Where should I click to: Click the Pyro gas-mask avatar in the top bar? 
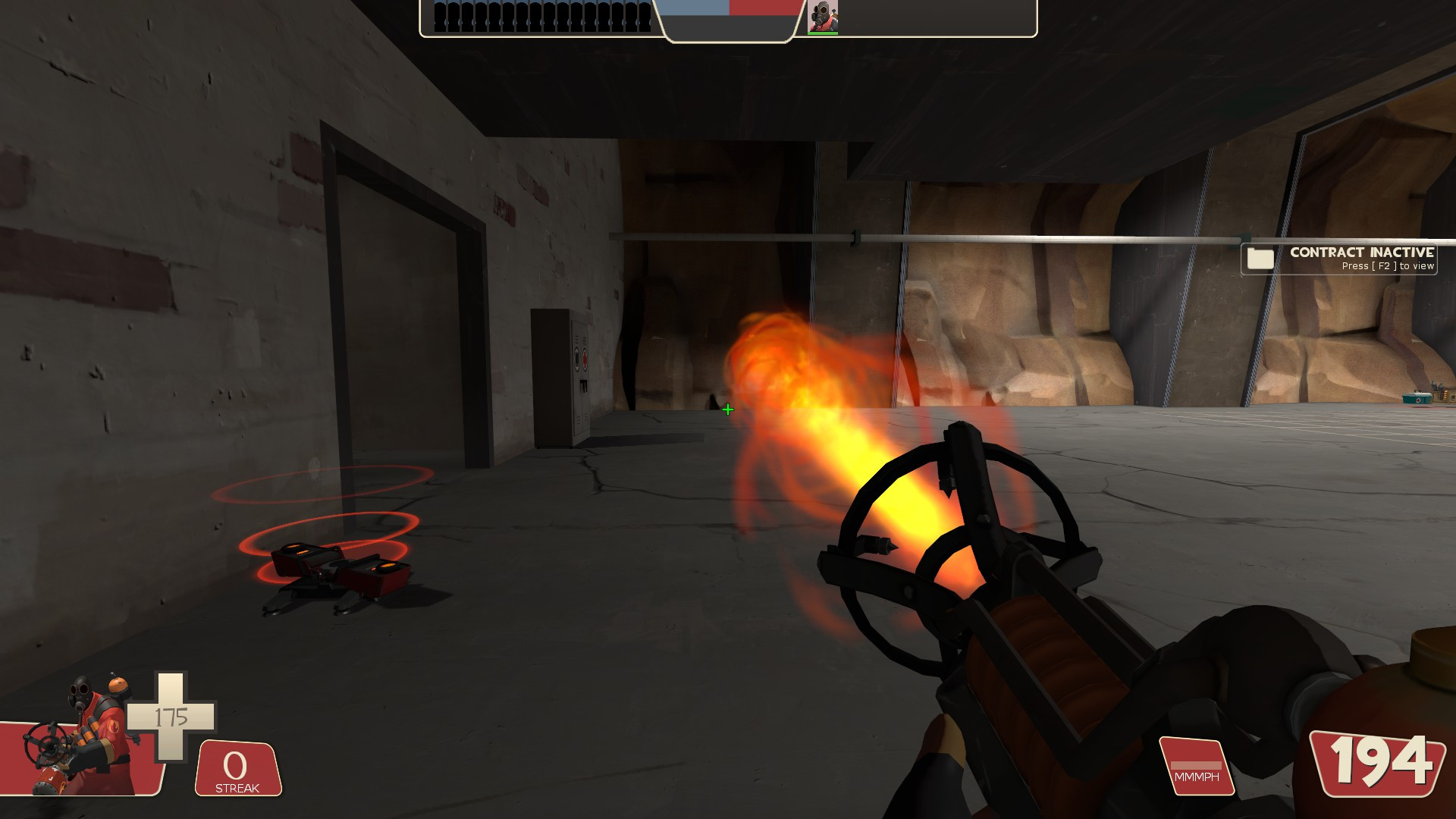824,17
